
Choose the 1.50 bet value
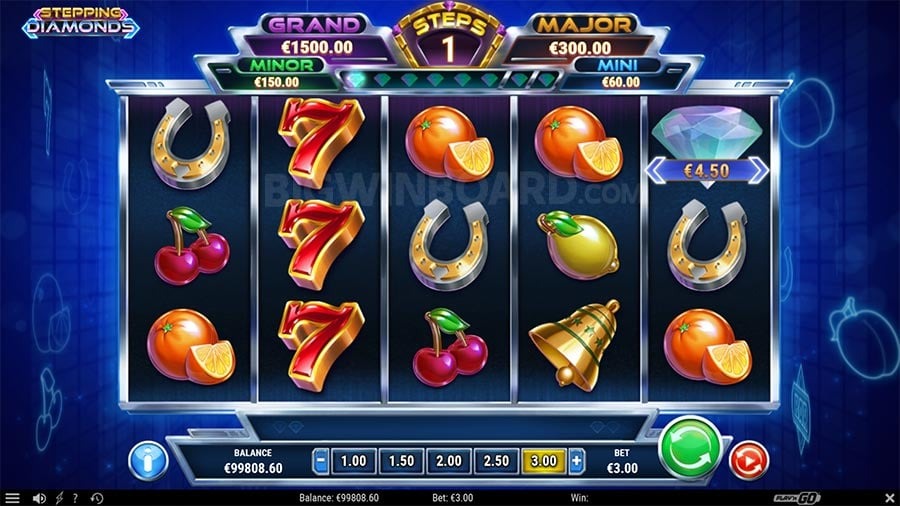point(399,462)
